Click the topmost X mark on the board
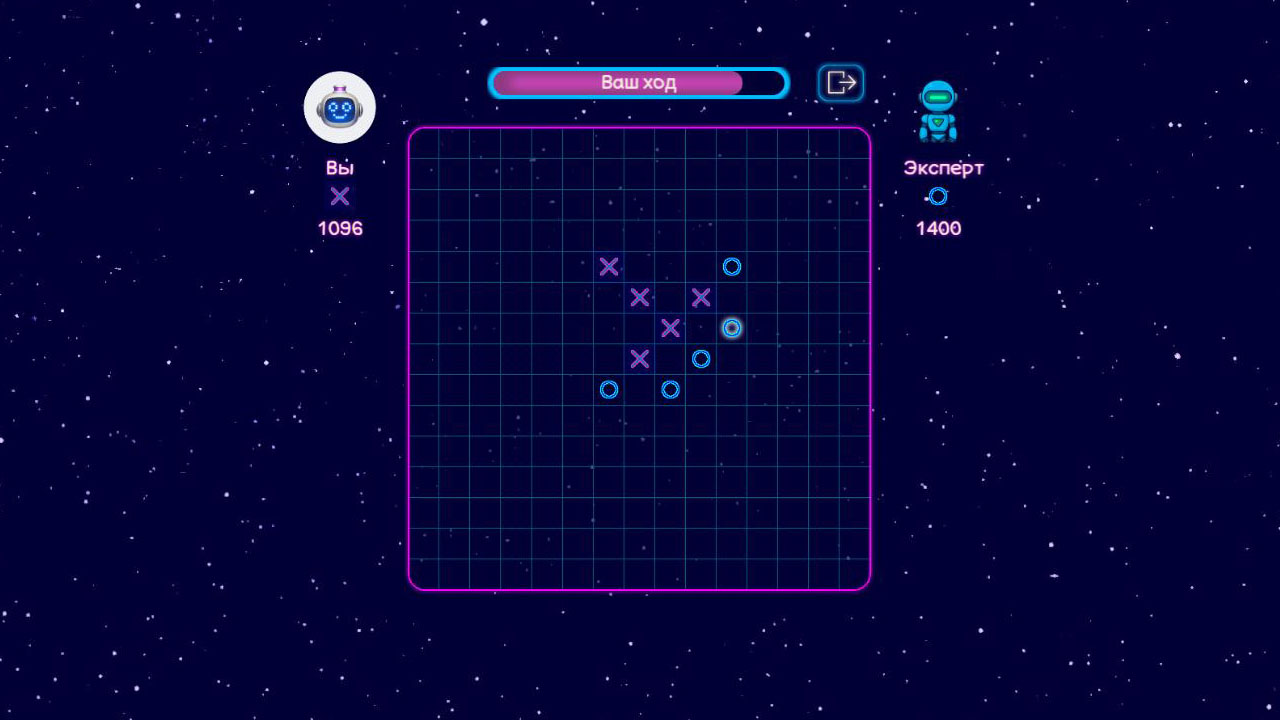The height and width of the screenshot is (720, 1280). tap(609, 267)
